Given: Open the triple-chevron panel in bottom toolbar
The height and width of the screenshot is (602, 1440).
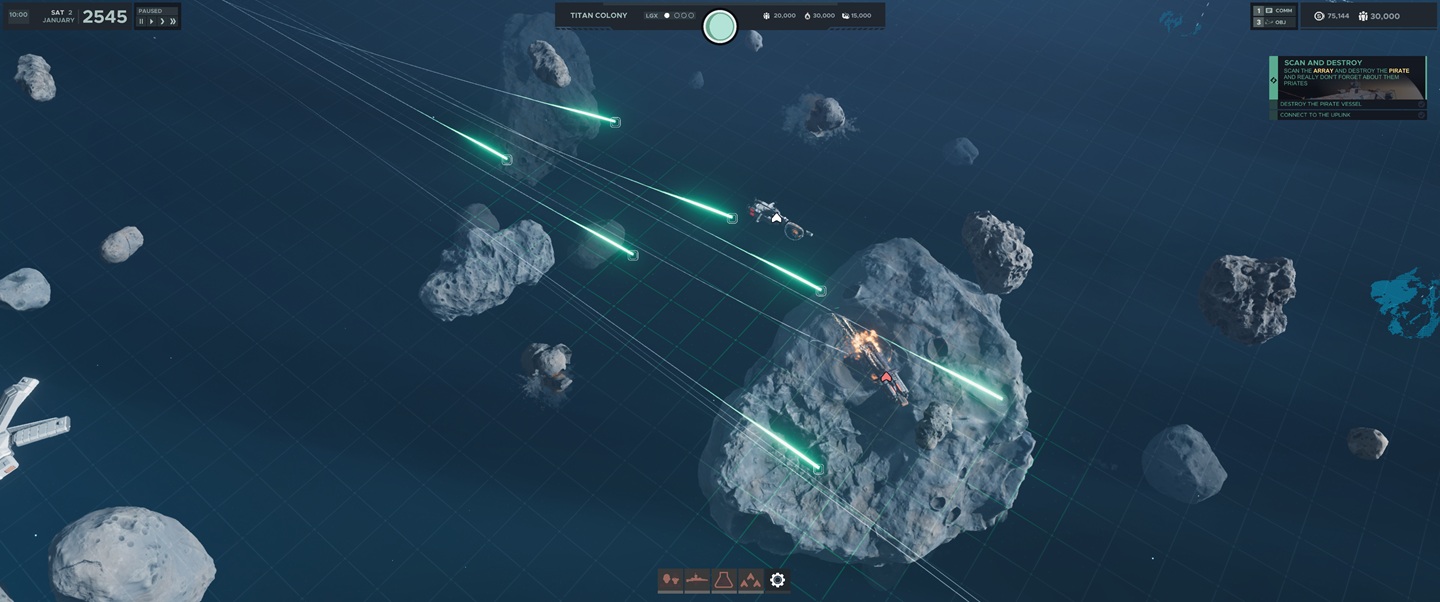Looking at the screenshot, I should coord(750,580).
